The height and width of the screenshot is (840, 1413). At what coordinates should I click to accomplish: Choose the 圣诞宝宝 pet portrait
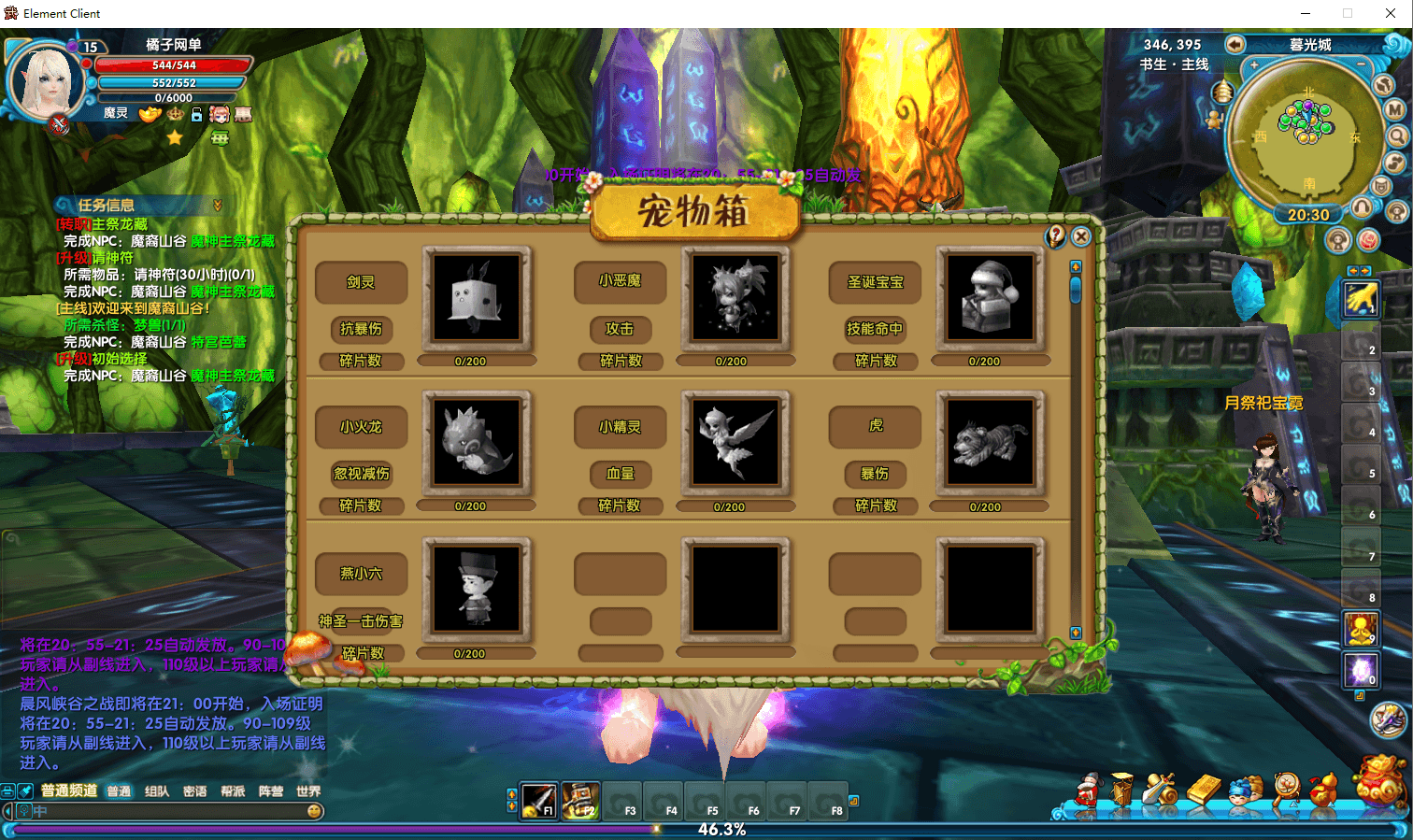tap(991, 297)
